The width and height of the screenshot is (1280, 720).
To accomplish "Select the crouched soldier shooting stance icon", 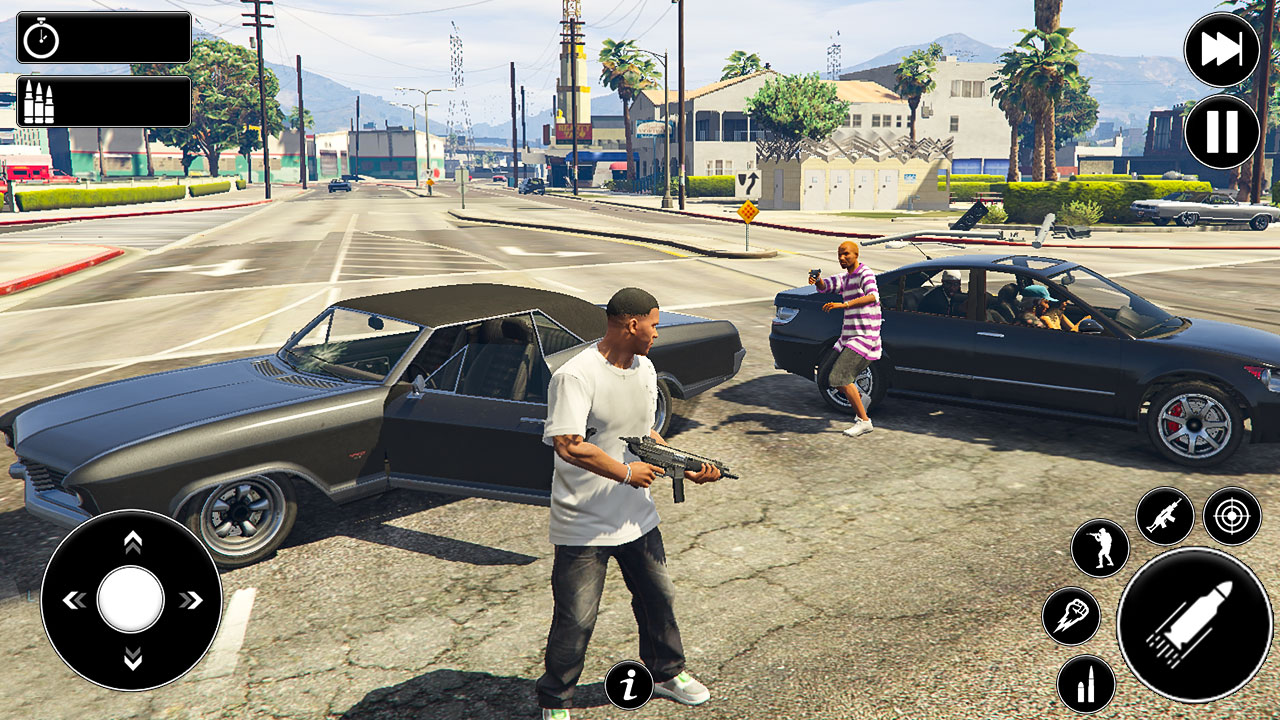I will (x=1100, y=548).
